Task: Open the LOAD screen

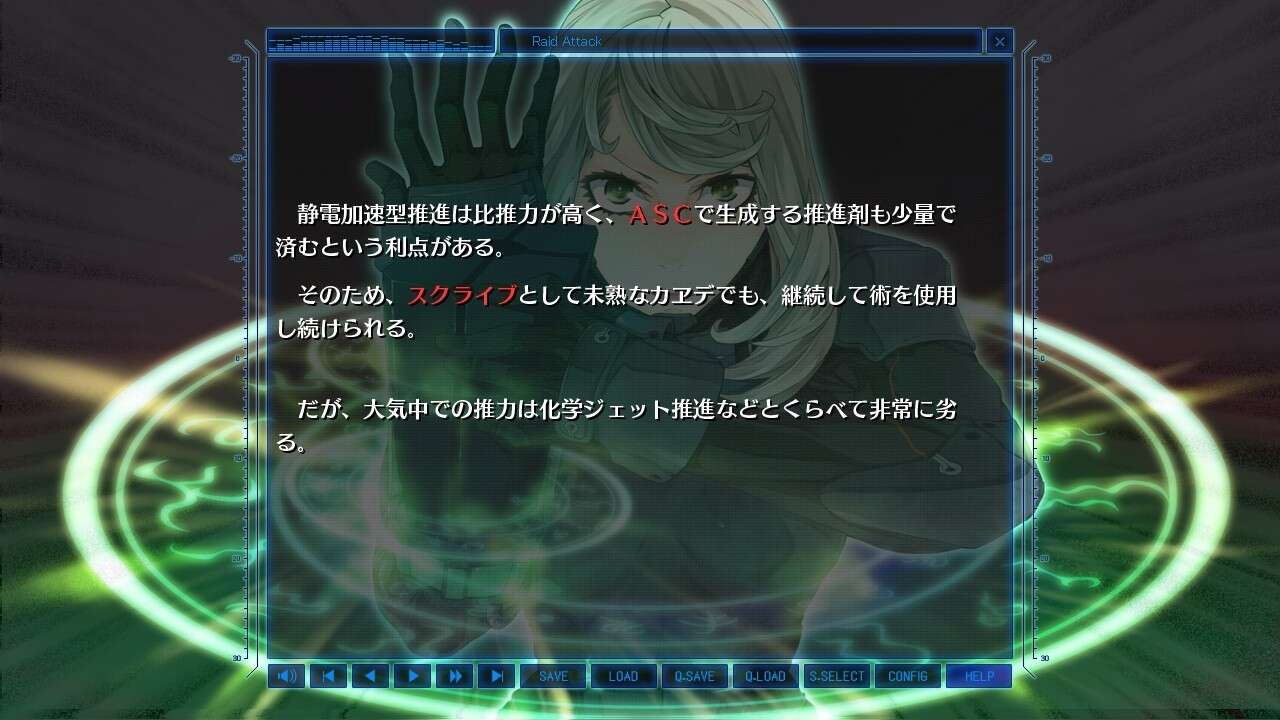Action: coord(624,676)
